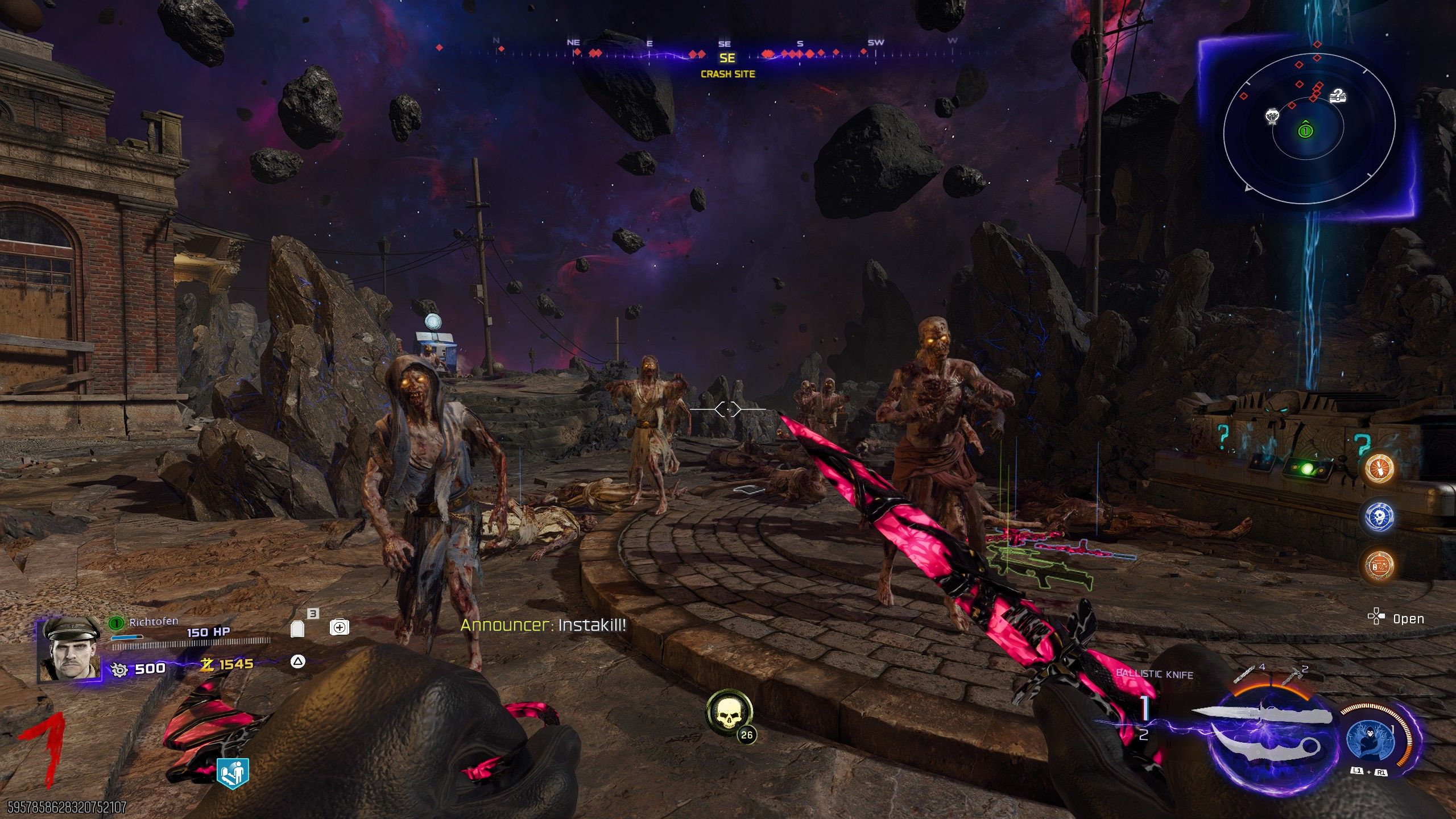Click the green player marker on minimap
Screen dimensions: 1456x819
pos(1305,131)
